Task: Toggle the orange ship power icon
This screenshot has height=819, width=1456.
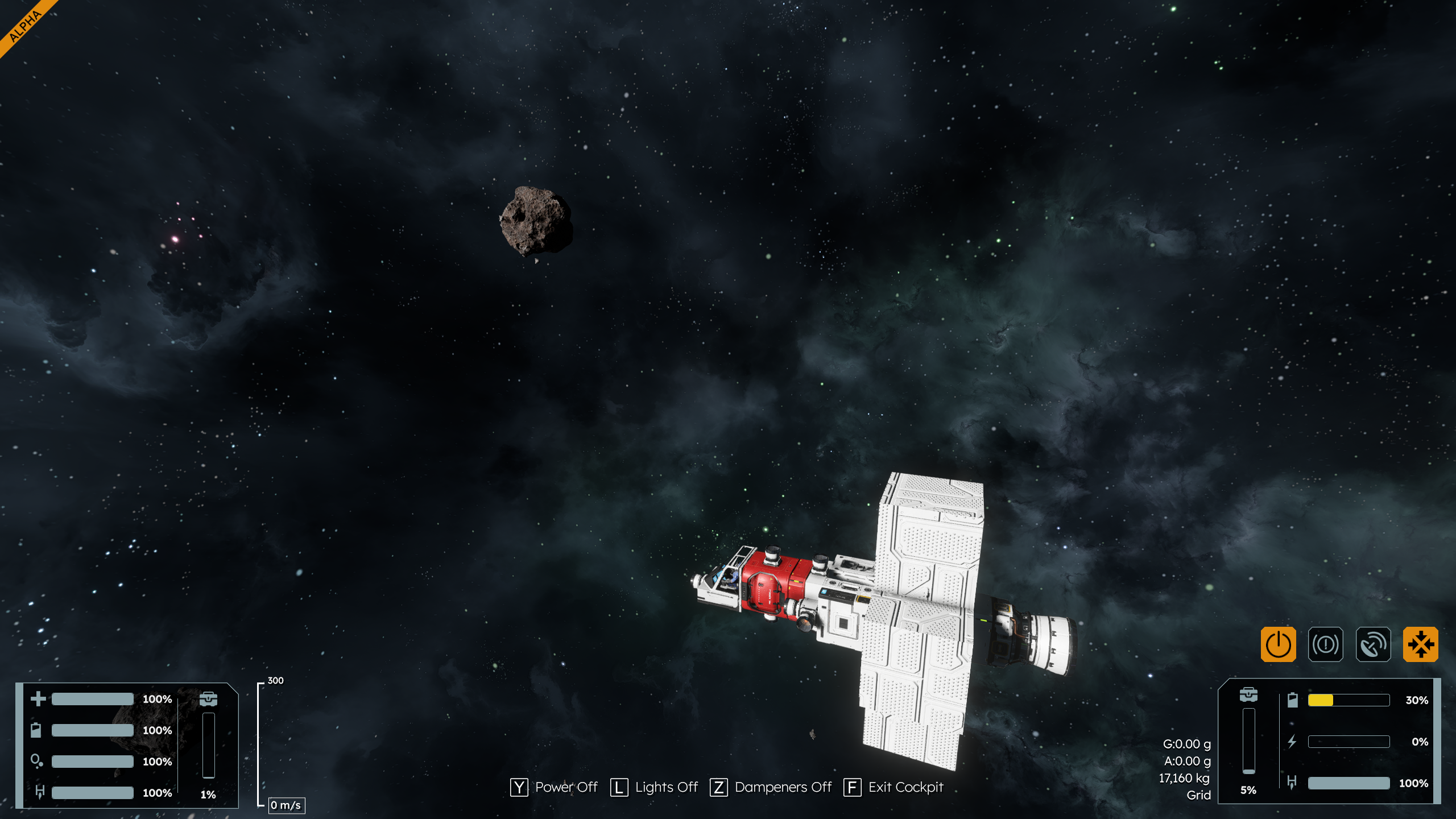Action: [x=1278, y=644]
